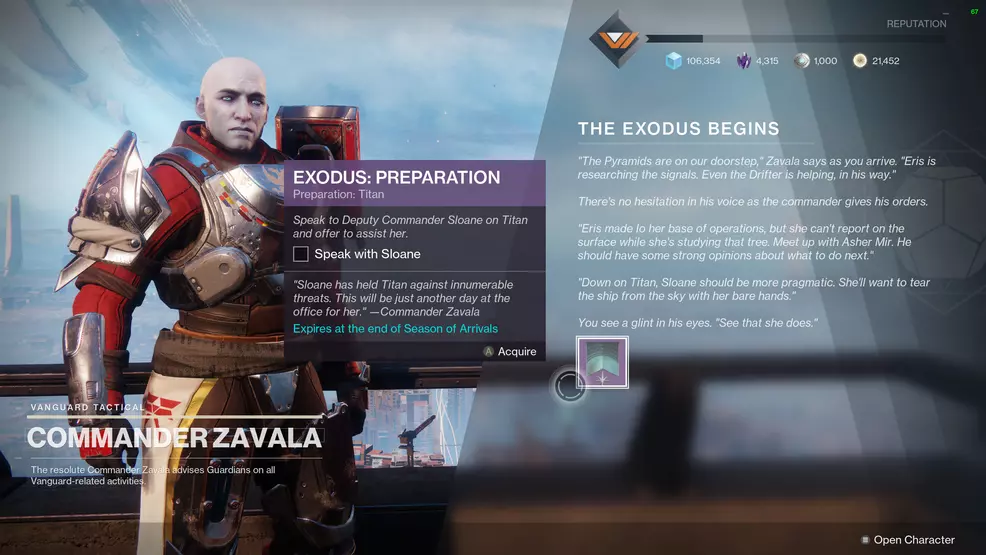Select the Exodus: Preparation quest item
The height and width of the screenshot is (555, 986).
tap(602, 362)
